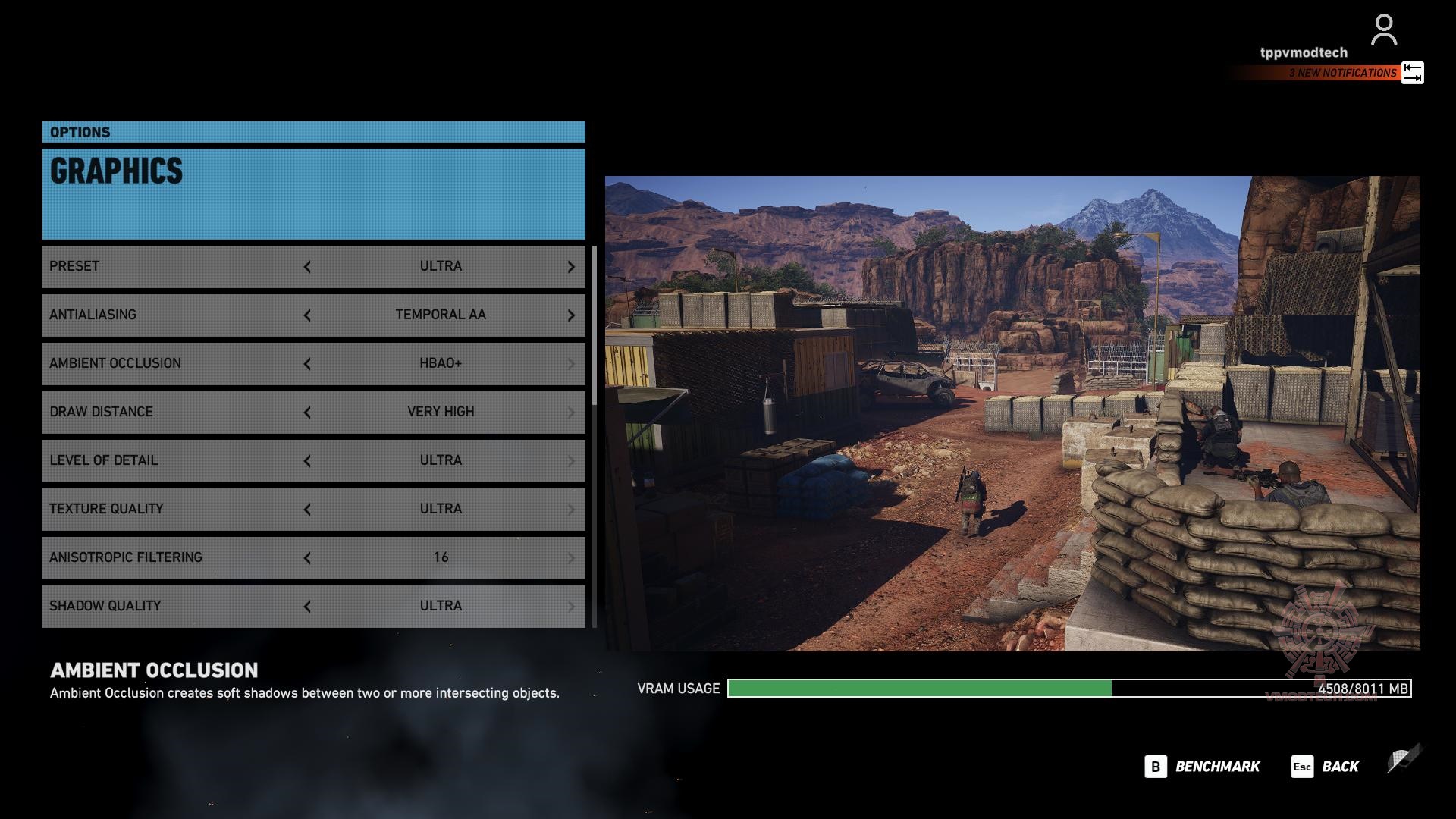Lower Ambient Occlusion with its left arrow
The height and width of the screenshot is (819, 1456).
tap(307, 364)
